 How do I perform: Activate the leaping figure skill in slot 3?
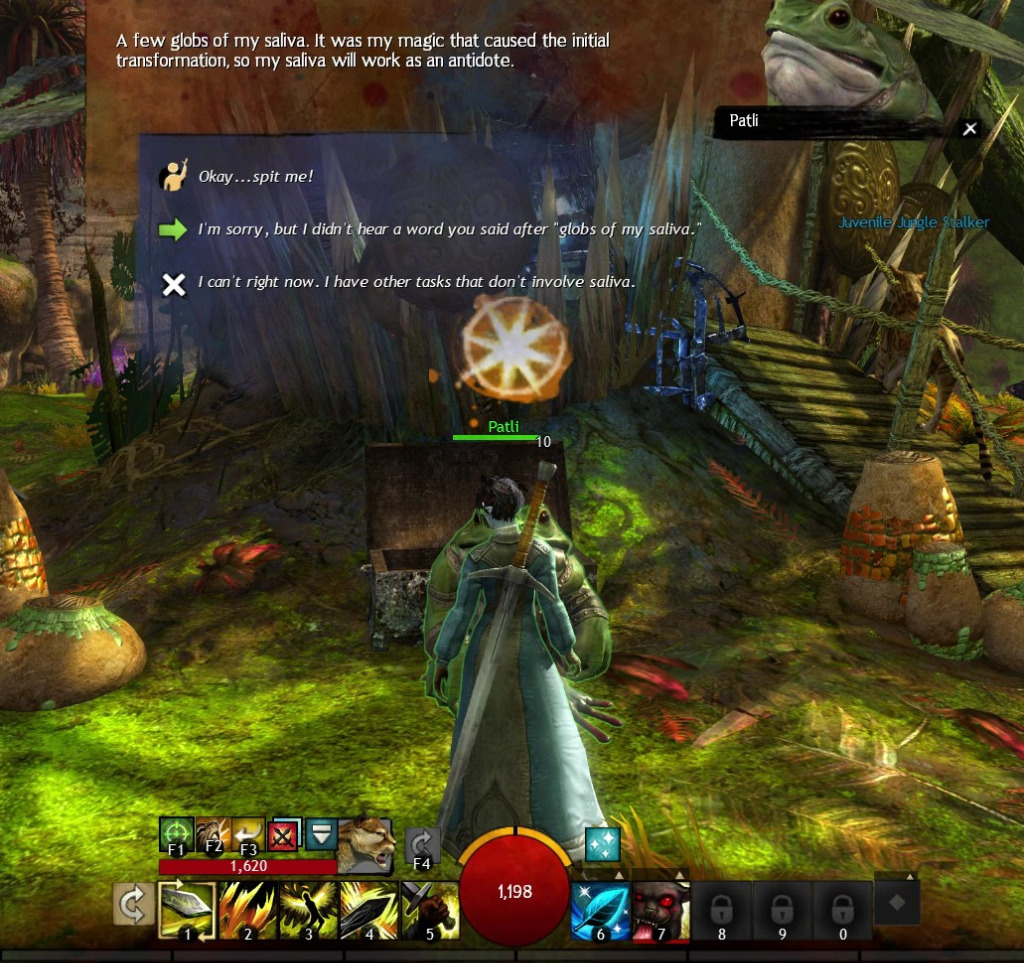[309, 911]
